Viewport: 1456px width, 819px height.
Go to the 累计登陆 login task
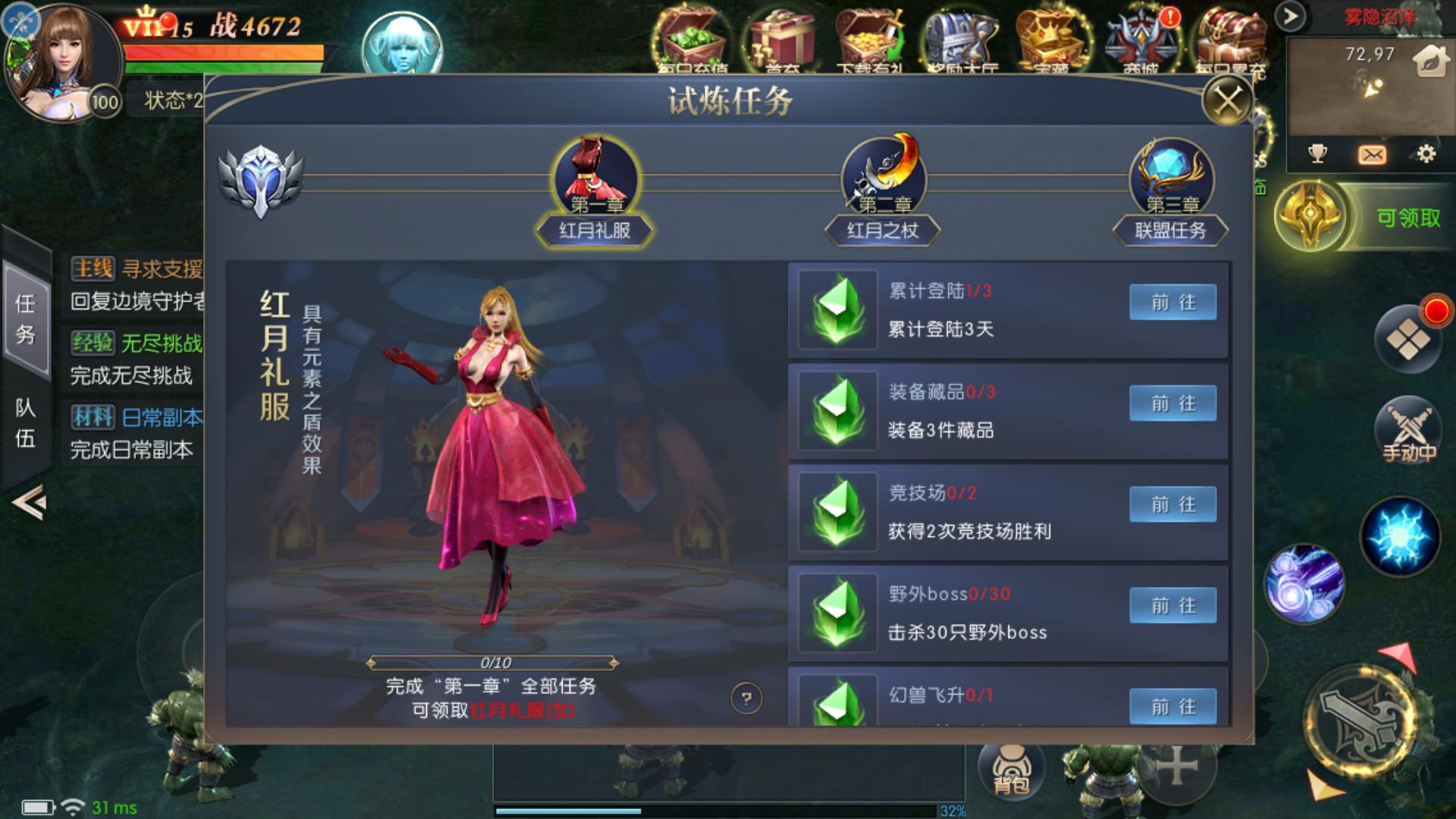pos(1172,303)
